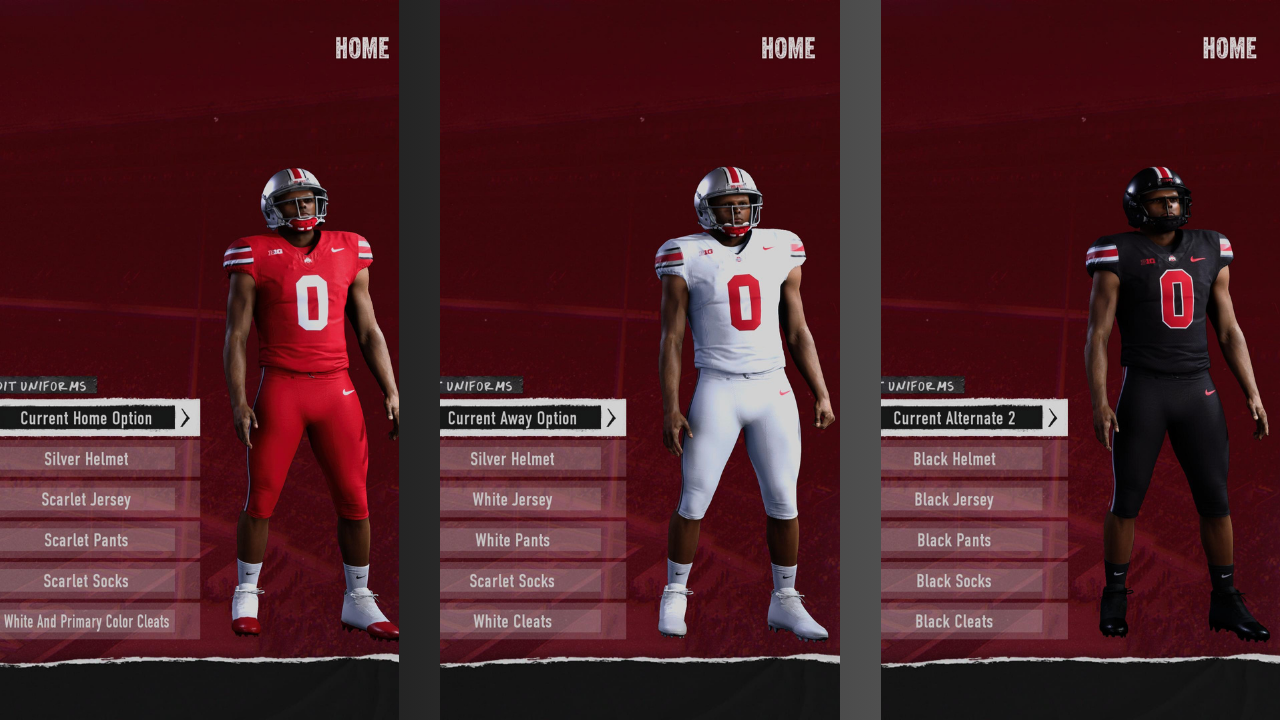Image resolution: width=1280 pixels, height=720 pixels.
Task: Select the Current Away Option row
Action: coord(513,418)
